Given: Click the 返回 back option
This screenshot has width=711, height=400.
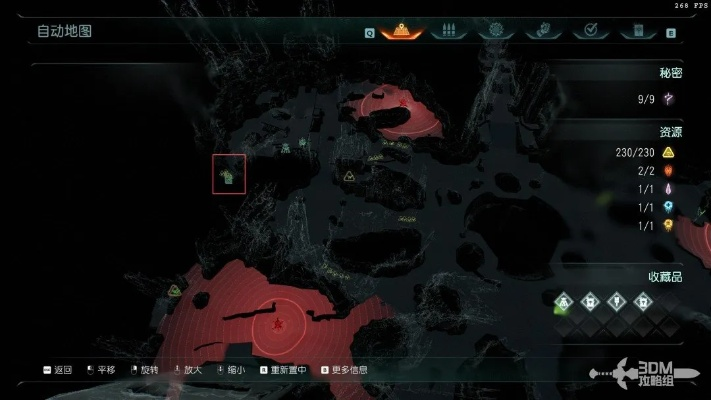Looking at the screenshot, I should 60,370.
